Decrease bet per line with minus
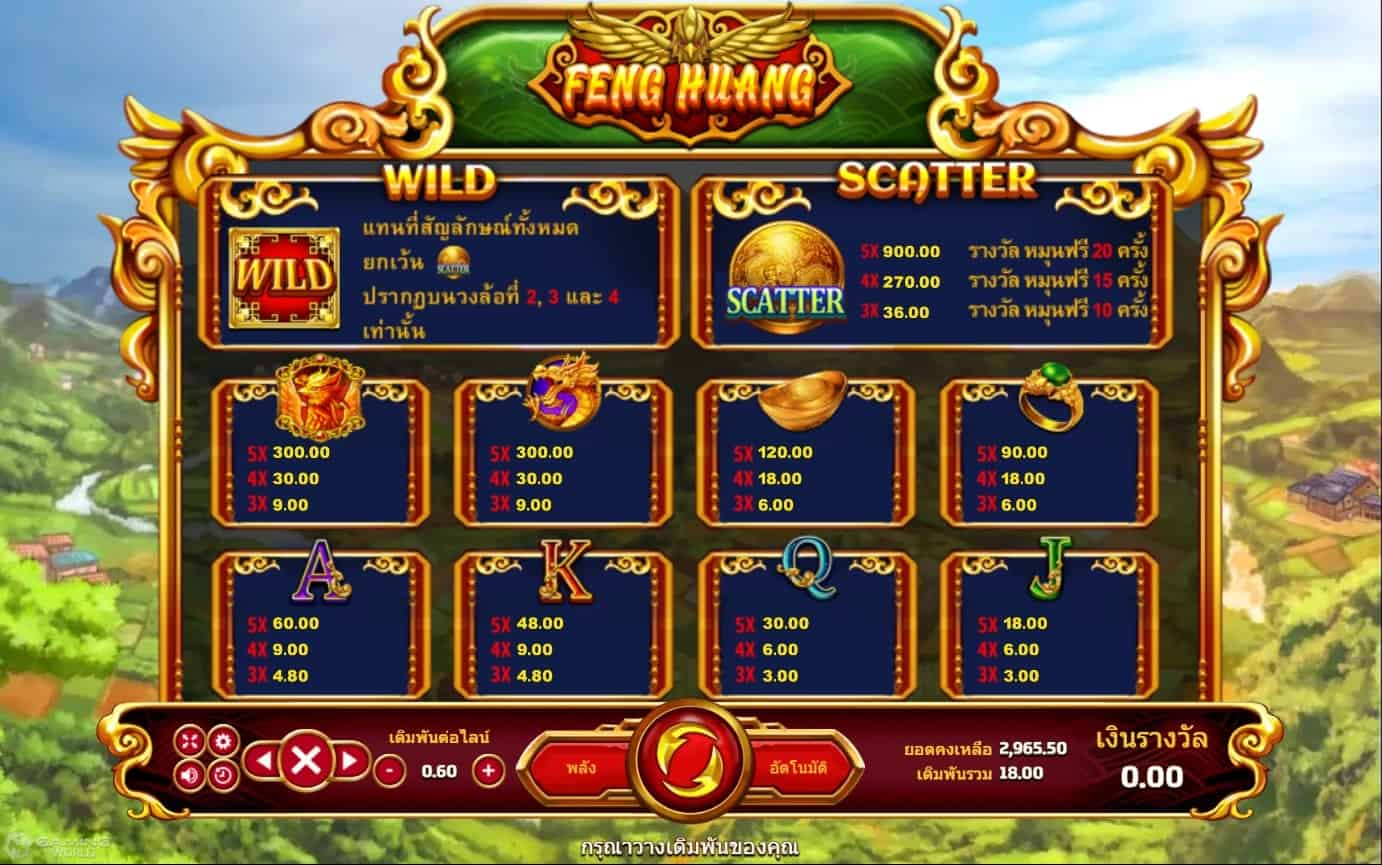 click(x=390, y=770)
